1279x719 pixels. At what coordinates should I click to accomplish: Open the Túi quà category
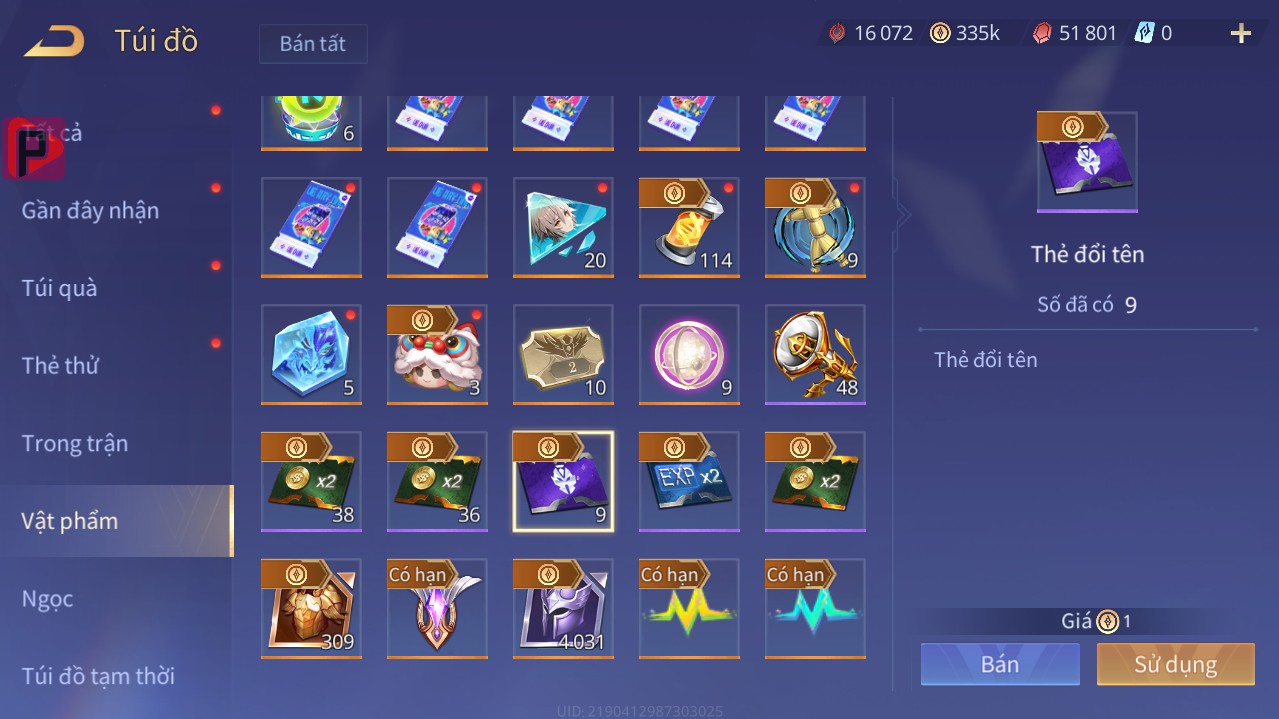click(60, 288)
